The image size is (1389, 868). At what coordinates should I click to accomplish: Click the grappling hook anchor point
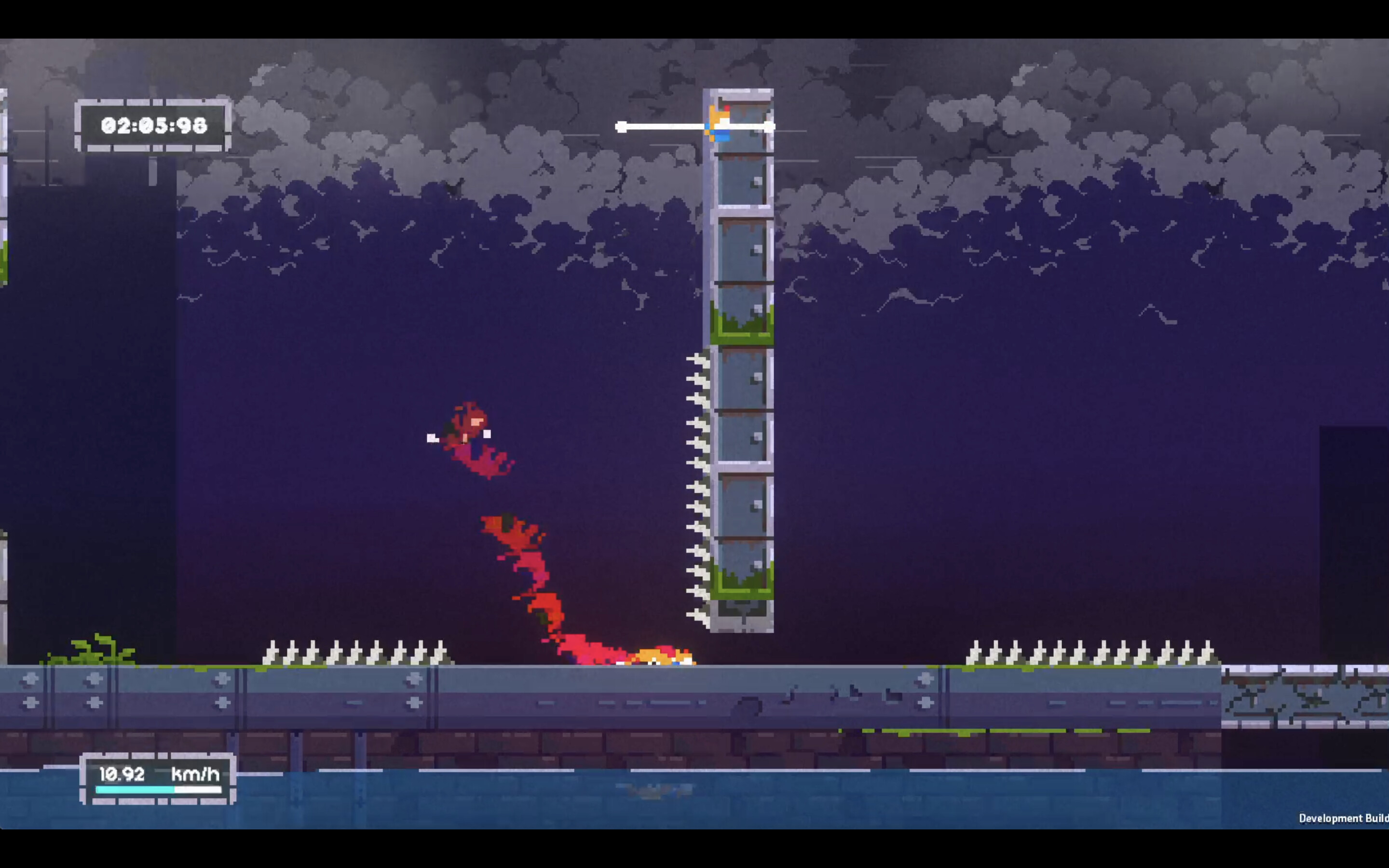621,127
